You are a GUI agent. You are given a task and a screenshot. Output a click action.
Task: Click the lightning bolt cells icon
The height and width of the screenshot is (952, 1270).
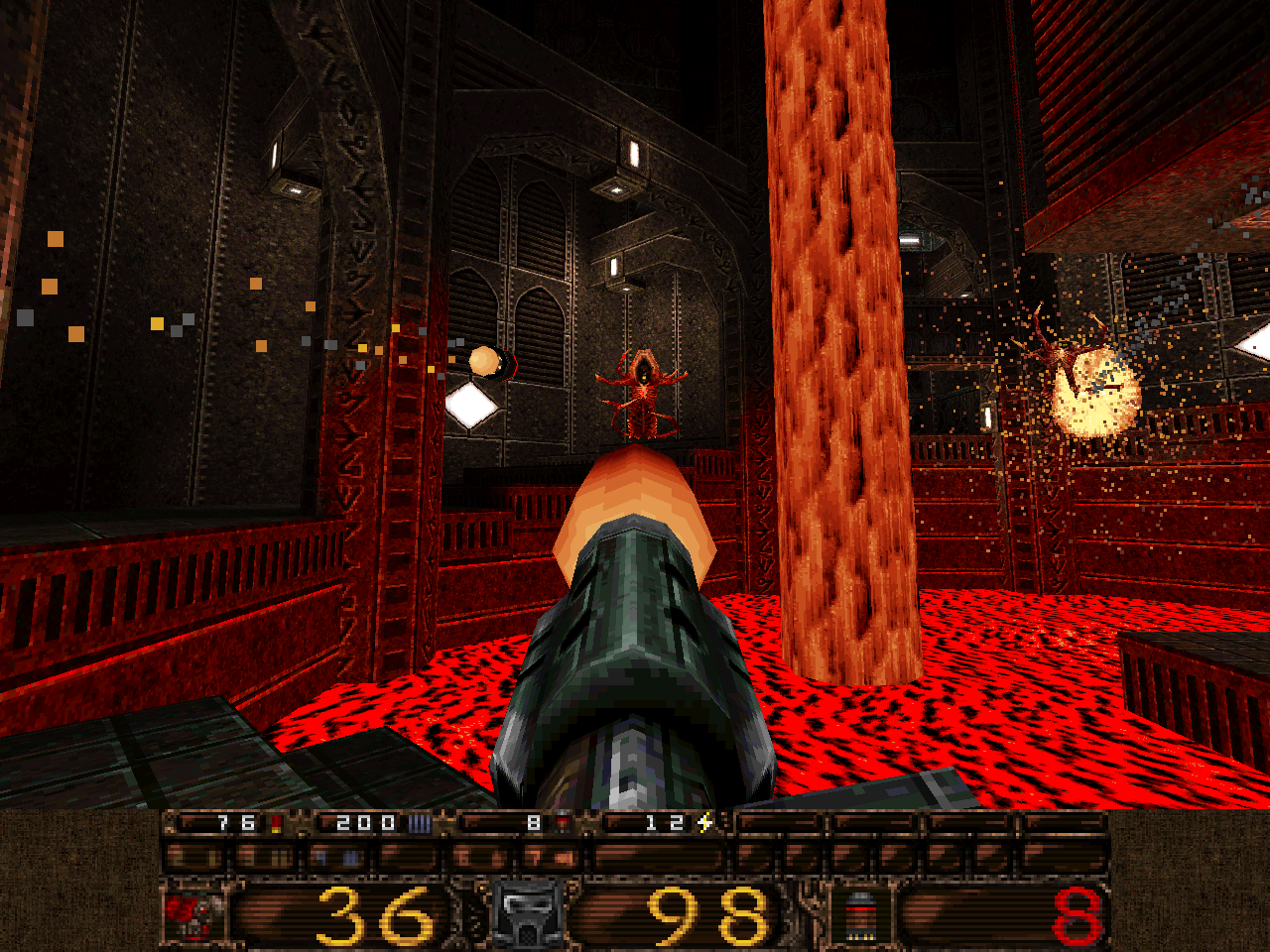pyautogui.click(x=705, y=822)
